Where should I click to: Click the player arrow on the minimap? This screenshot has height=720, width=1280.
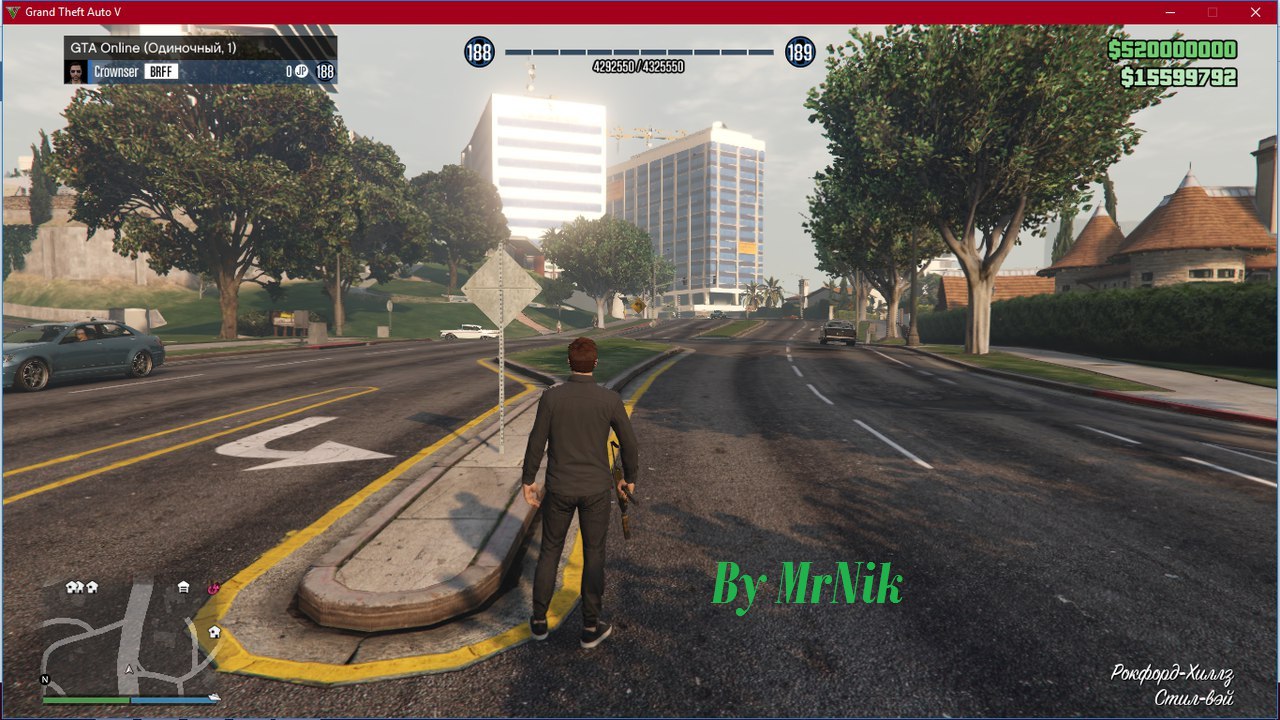click(x=128, y=668)
